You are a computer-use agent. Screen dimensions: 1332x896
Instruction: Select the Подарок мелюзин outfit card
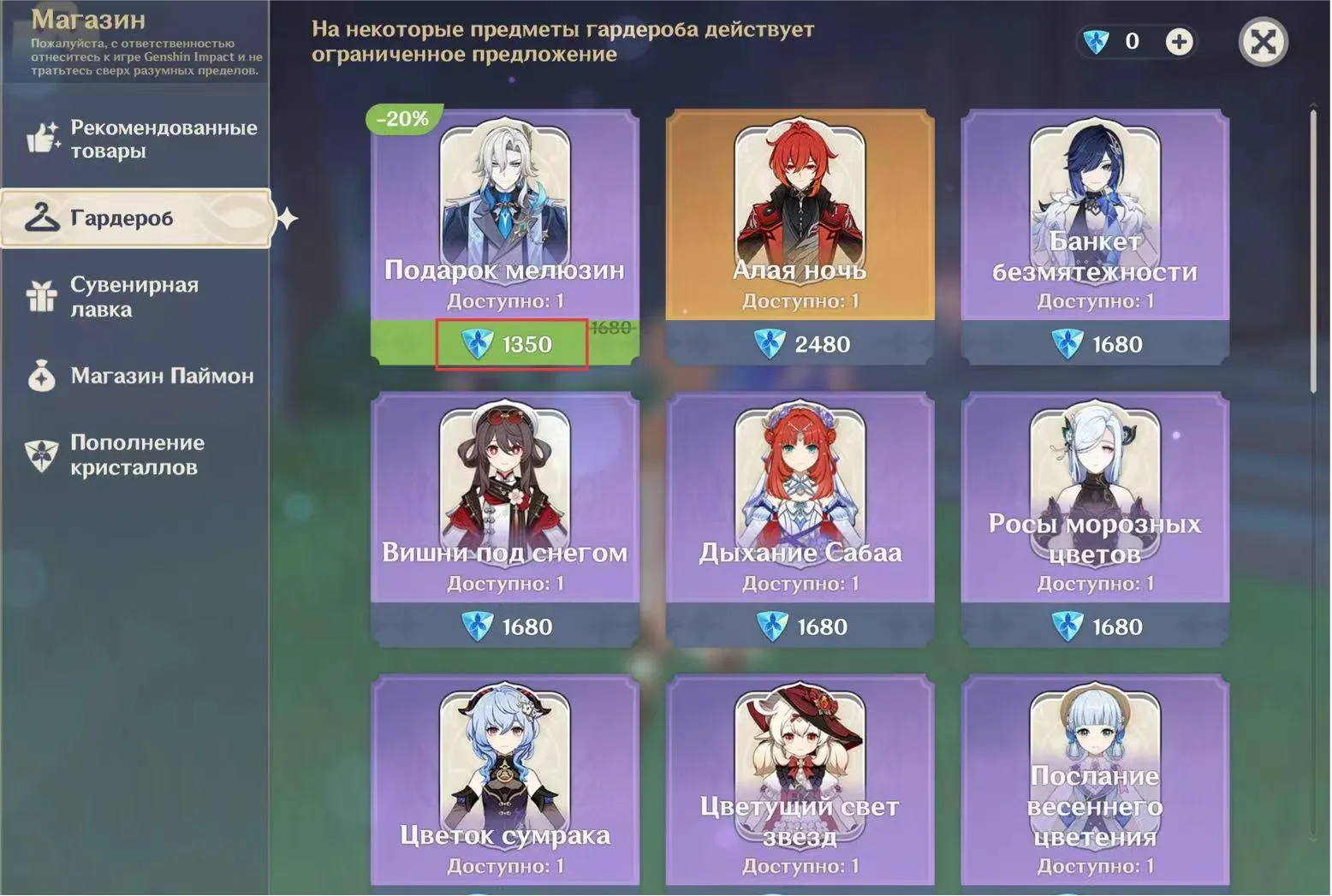pyautogui.click(x=504, y=214)
